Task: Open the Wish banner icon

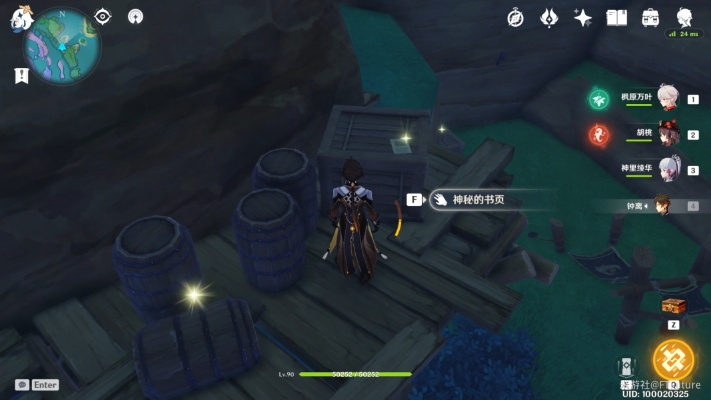Action: point(549,17)
